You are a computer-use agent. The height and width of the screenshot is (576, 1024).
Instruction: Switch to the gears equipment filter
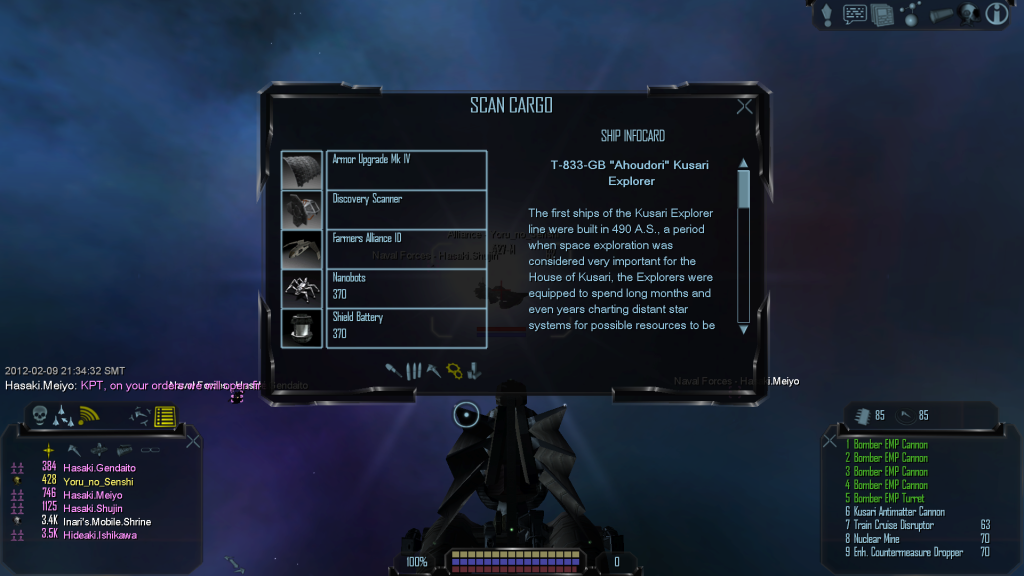pos(454,371)
